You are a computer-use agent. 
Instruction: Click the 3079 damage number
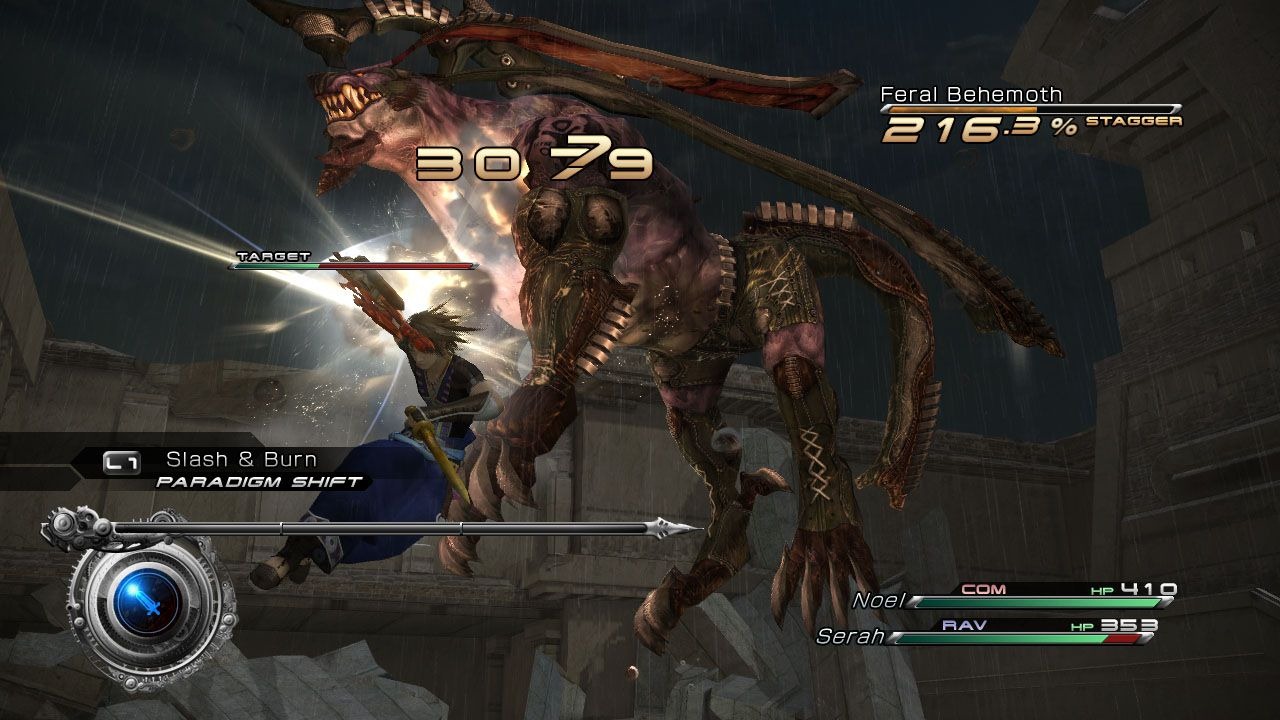pos(533,158)
